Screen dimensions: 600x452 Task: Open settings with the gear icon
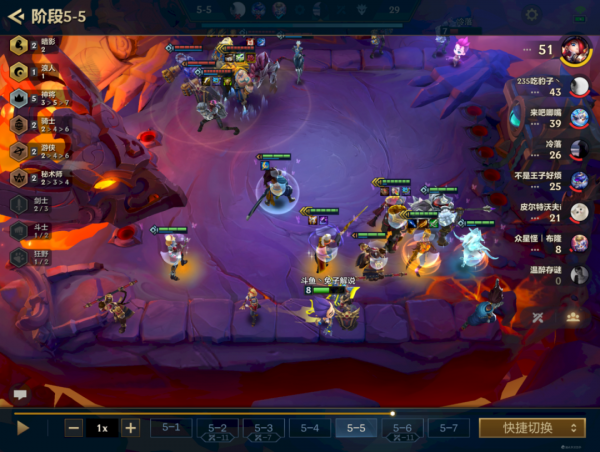click(532, 15)
